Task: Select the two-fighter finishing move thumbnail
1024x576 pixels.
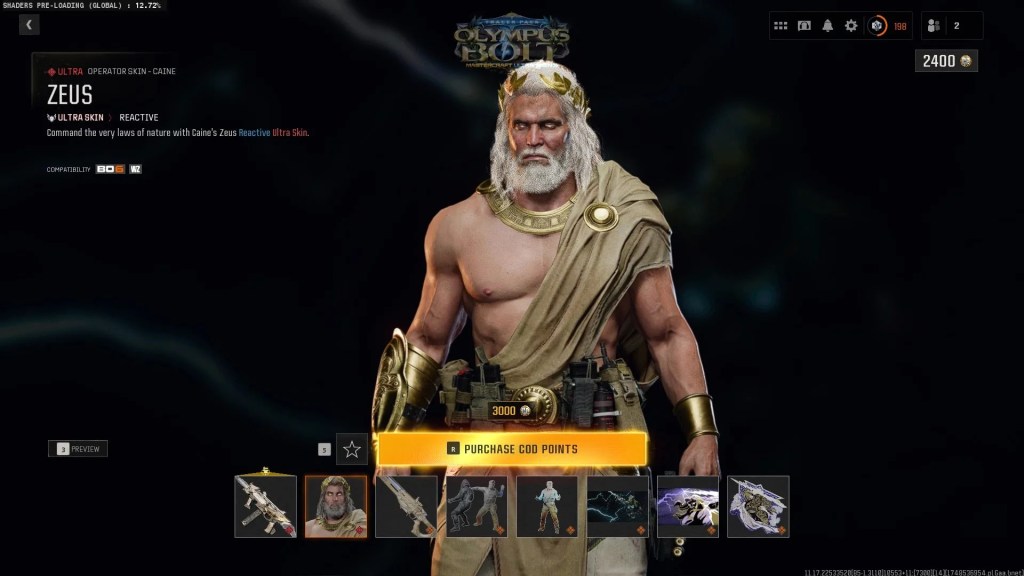Action: tap(476, 506)
